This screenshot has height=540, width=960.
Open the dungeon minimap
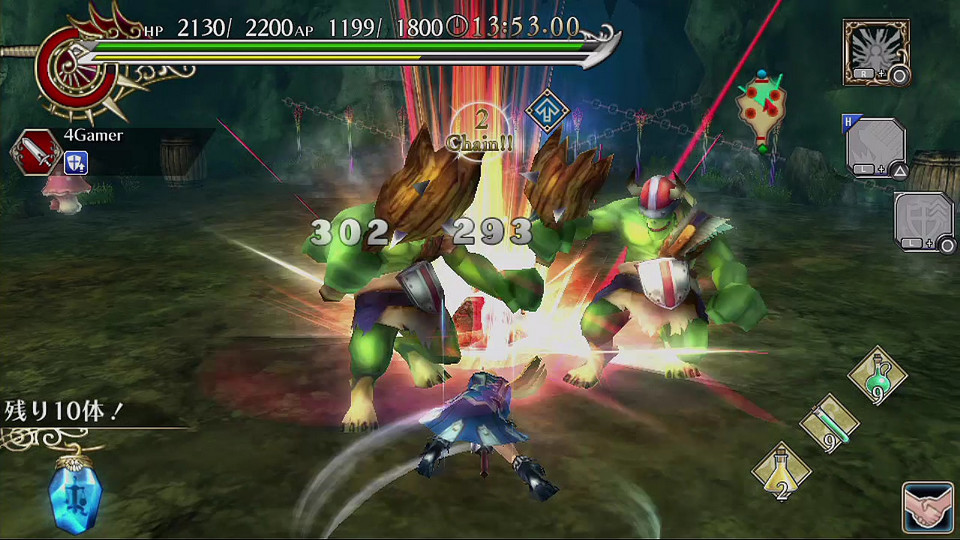click(761, 112)
